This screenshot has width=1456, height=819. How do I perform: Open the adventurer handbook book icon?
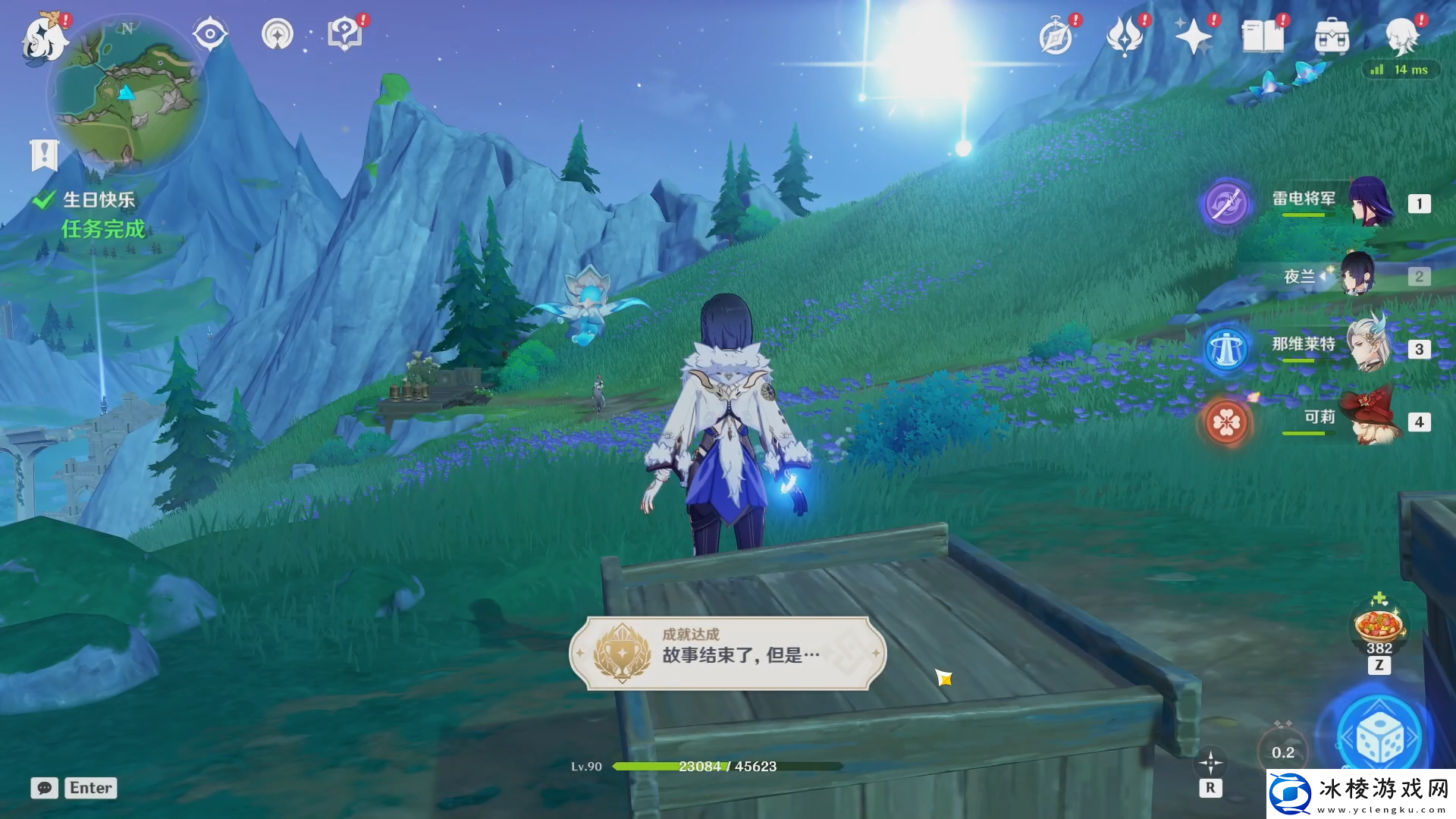tap(1263, 36)
